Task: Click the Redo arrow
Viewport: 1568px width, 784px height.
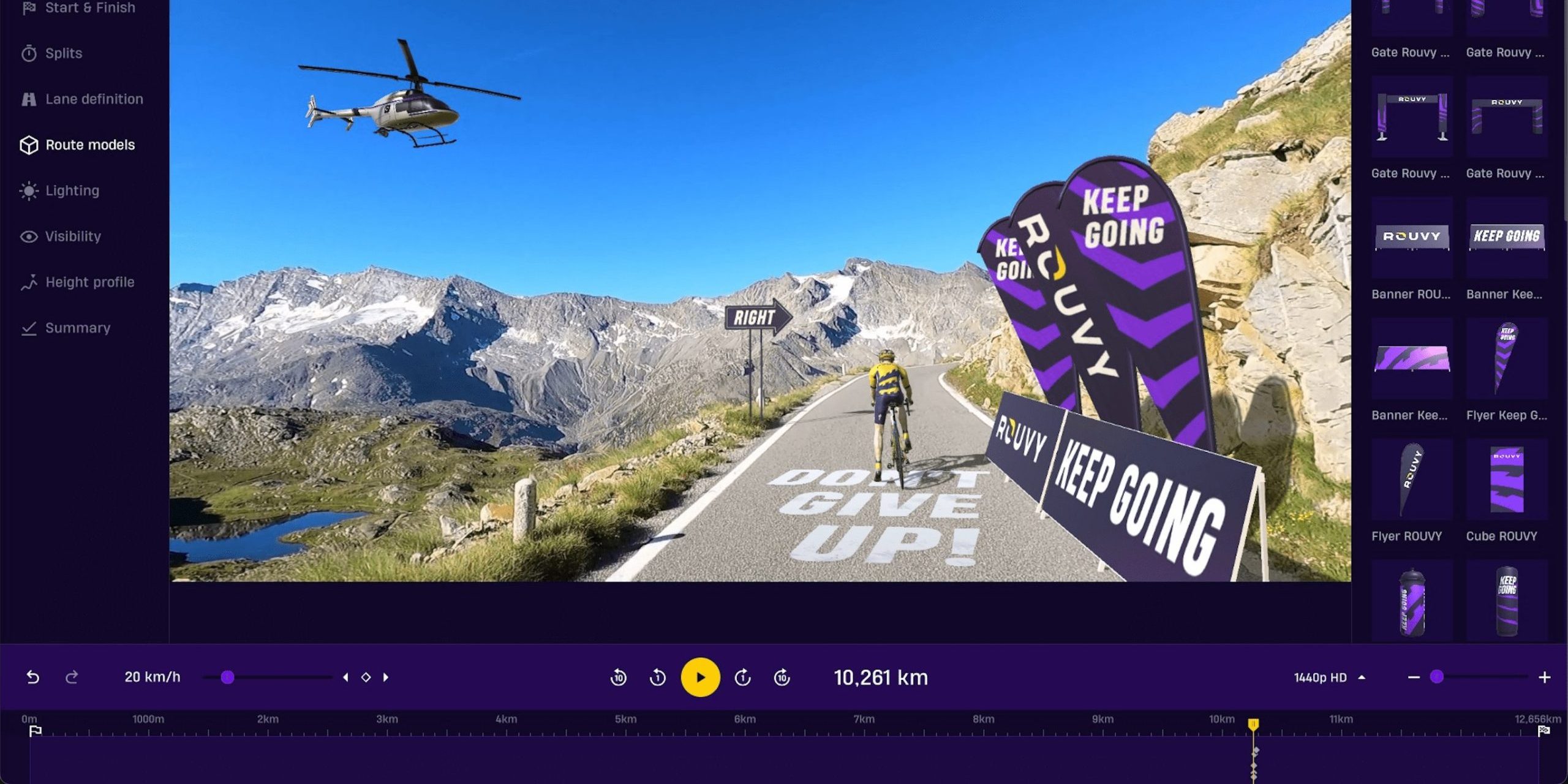Action: pyautogui.click(x=72, y=677)
